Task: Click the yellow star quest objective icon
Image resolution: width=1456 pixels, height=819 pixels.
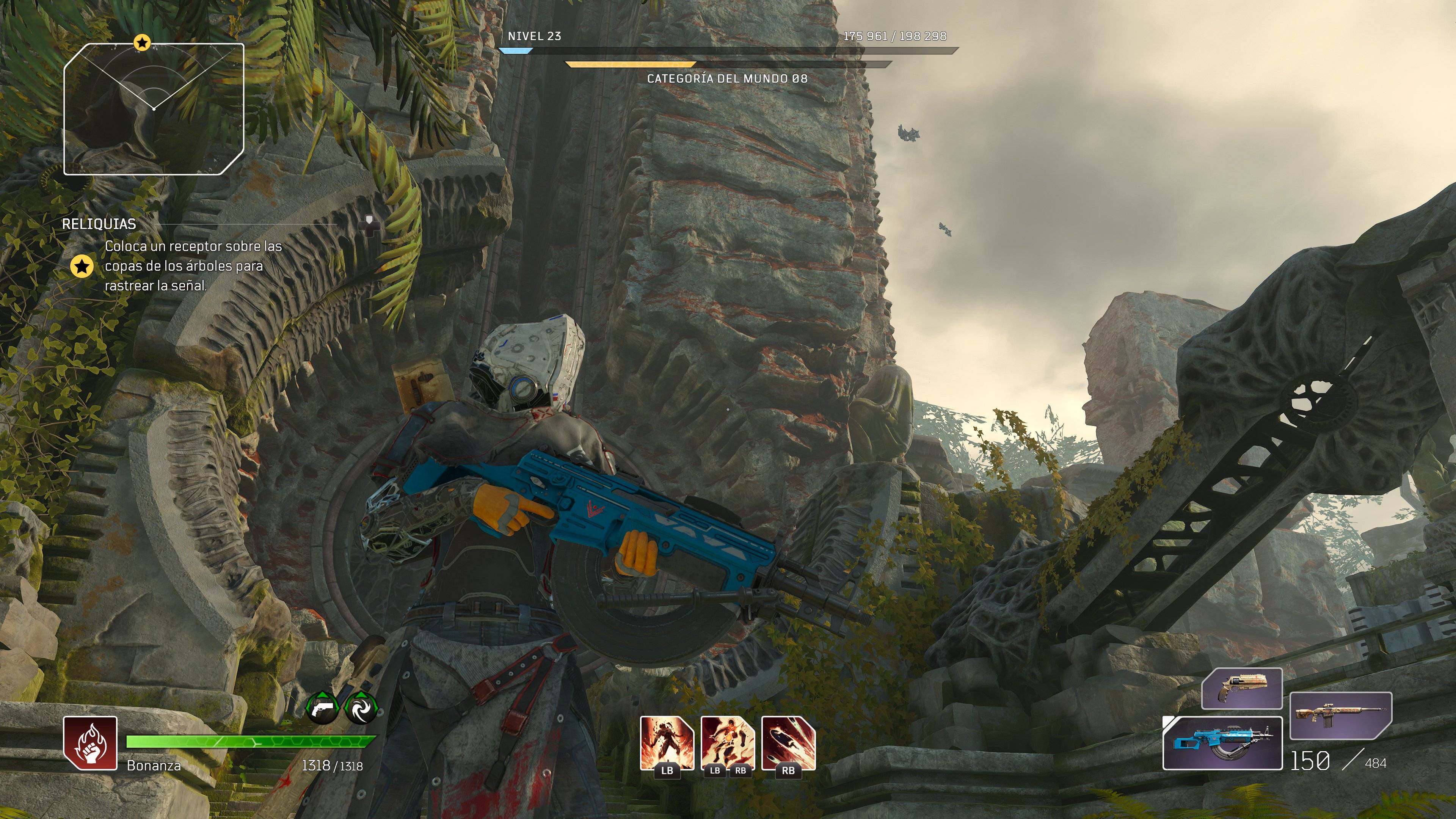Action: click(82, 266)
